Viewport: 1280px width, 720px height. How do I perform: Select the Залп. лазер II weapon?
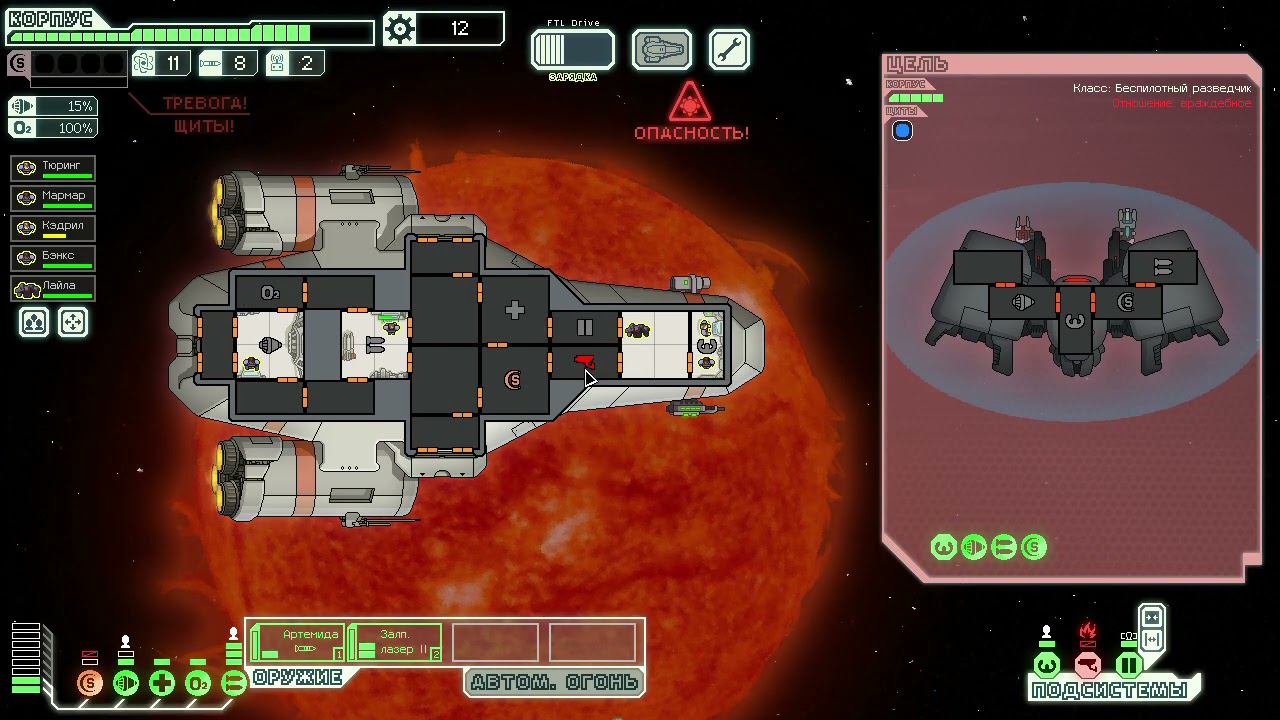[396, 642]
